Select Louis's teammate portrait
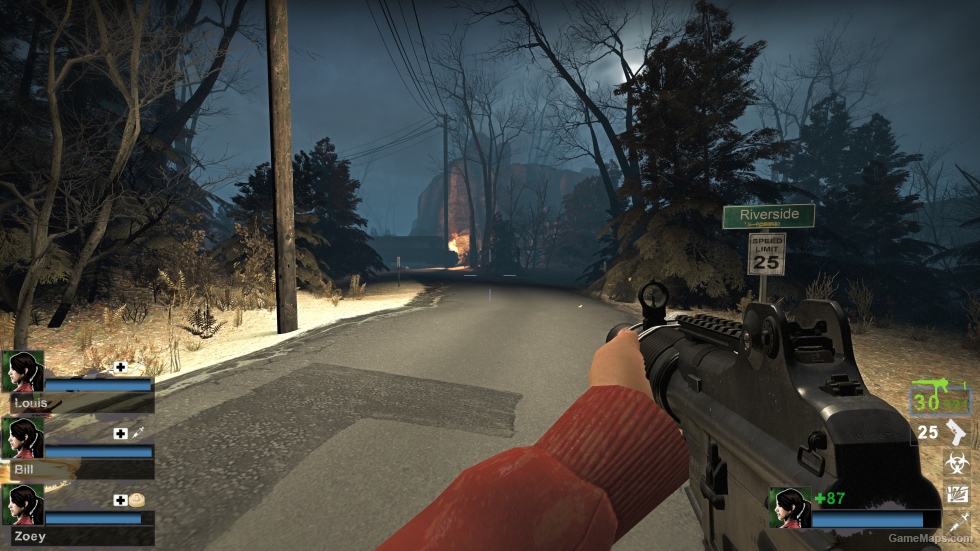The width and height of the screenshot is (980, 551). (22, 371)
